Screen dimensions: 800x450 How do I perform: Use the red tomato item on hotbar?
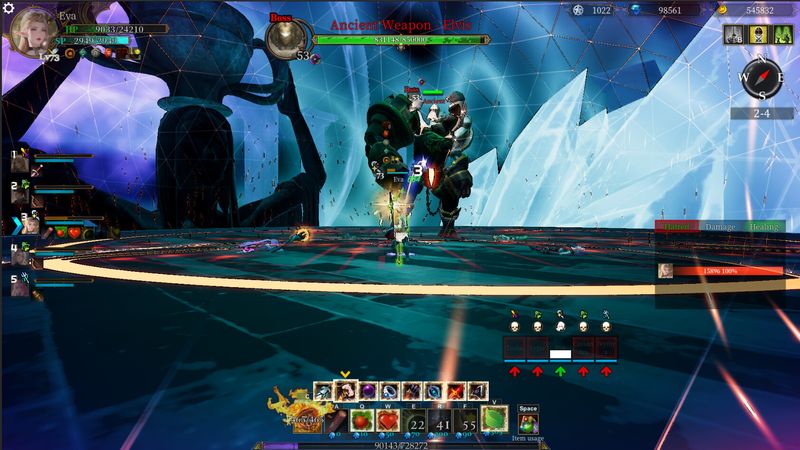tap(362, 419)
